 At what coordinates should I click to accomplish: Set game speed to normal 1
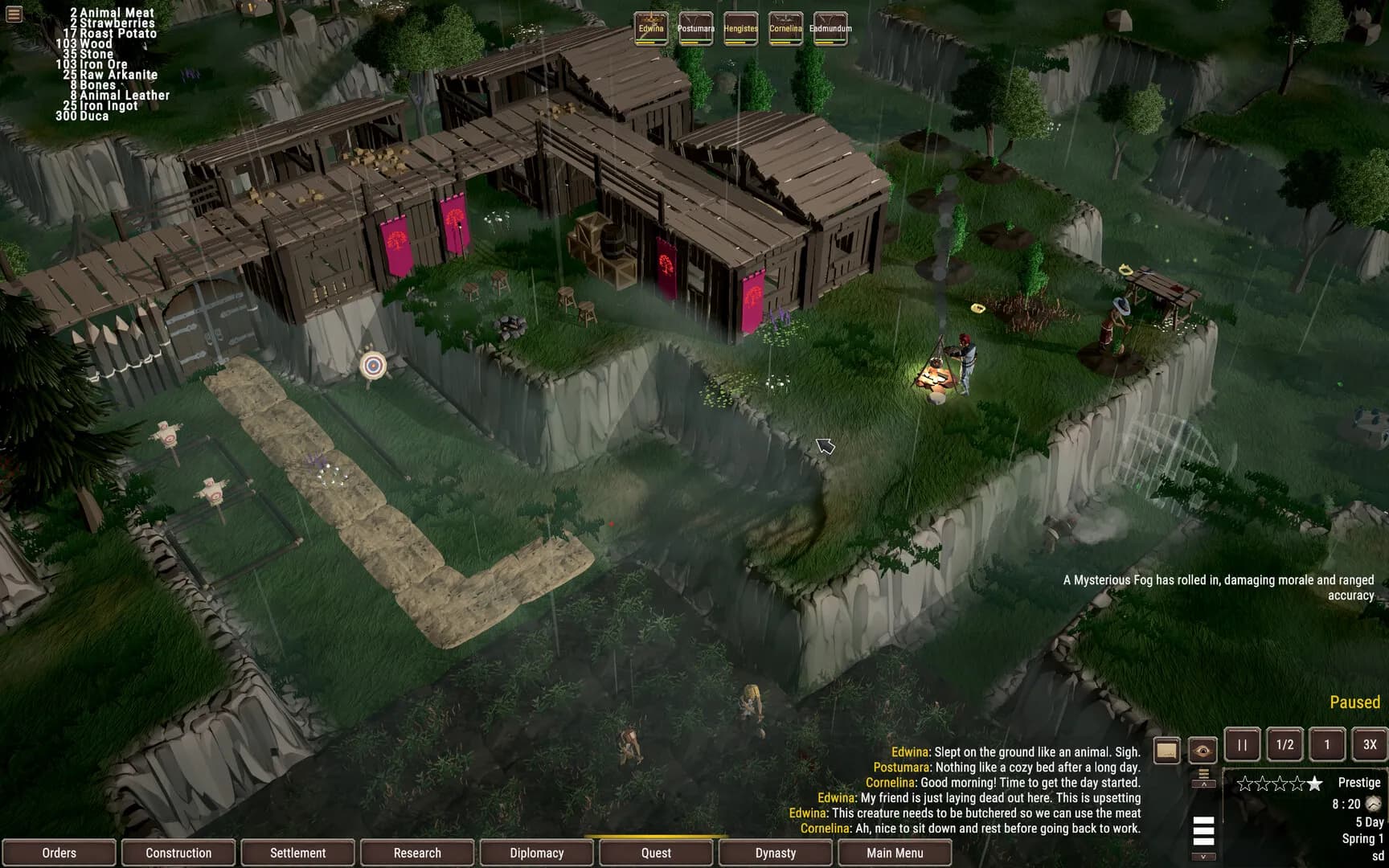(1327, 745)
